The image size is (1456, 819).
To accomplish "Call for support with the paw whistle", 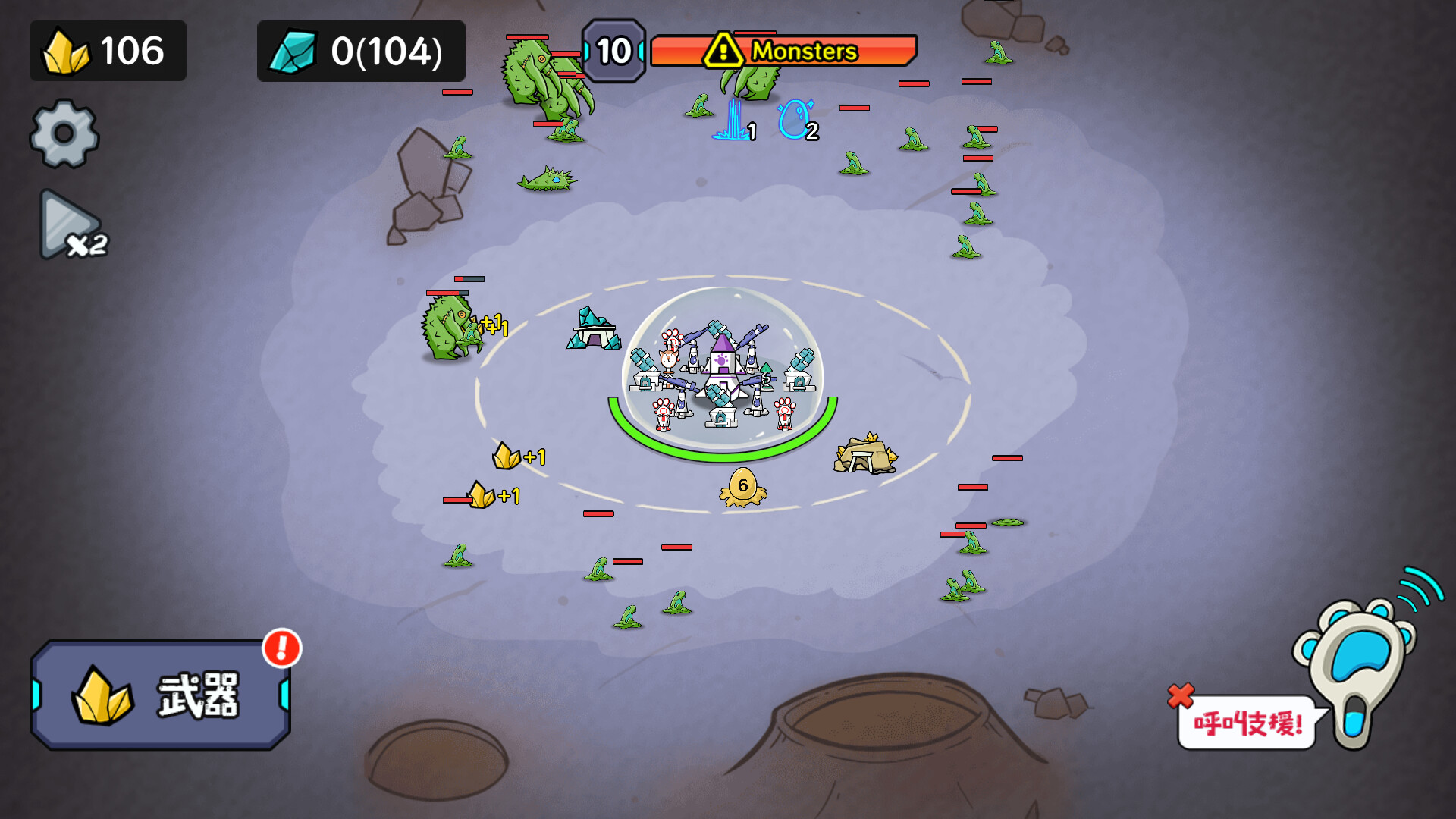I will tap(1359, 658).
